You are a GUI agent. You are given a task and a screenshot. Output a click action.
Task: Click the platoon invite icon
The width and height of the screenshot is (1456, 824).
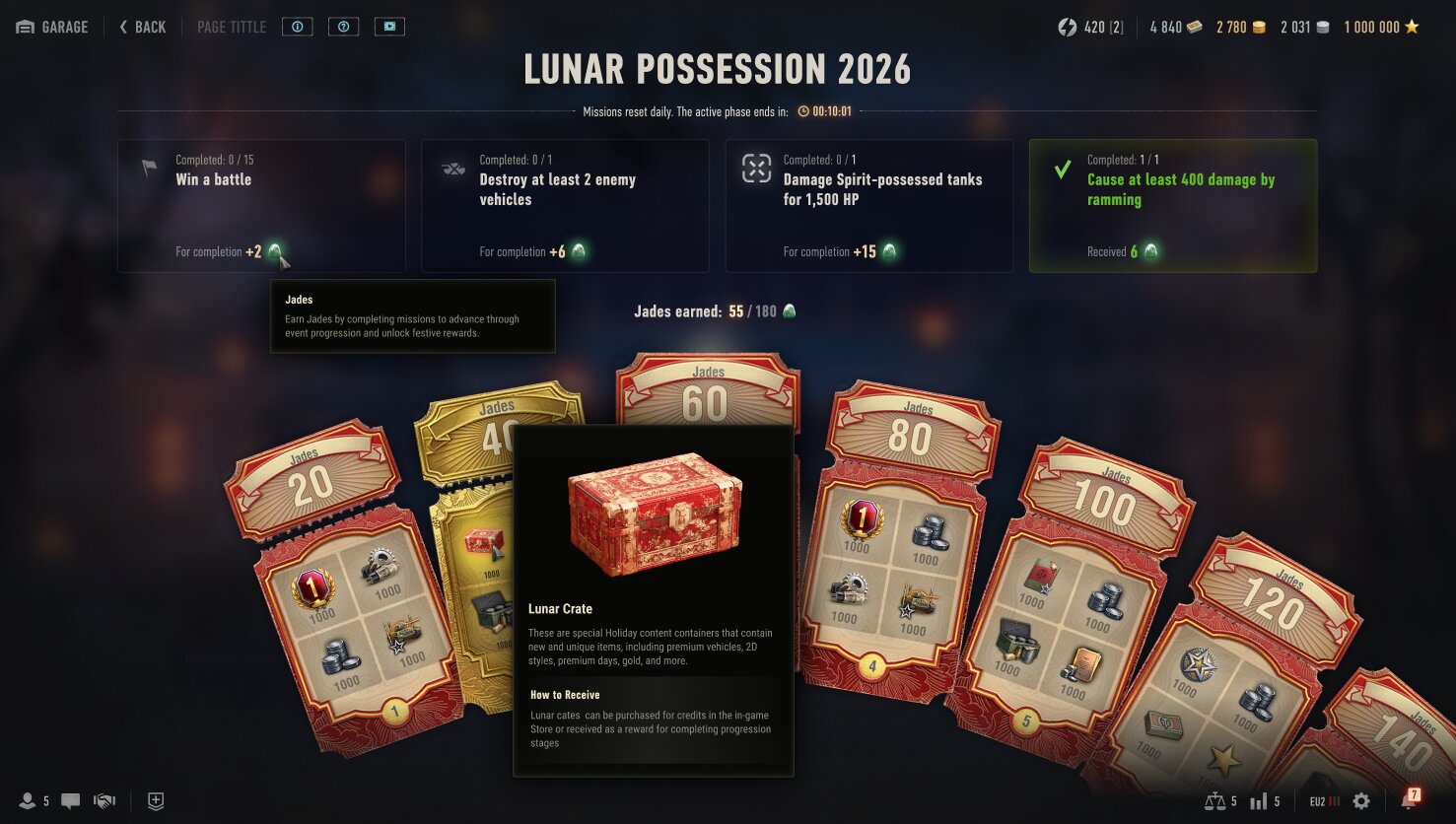[104, 800]
